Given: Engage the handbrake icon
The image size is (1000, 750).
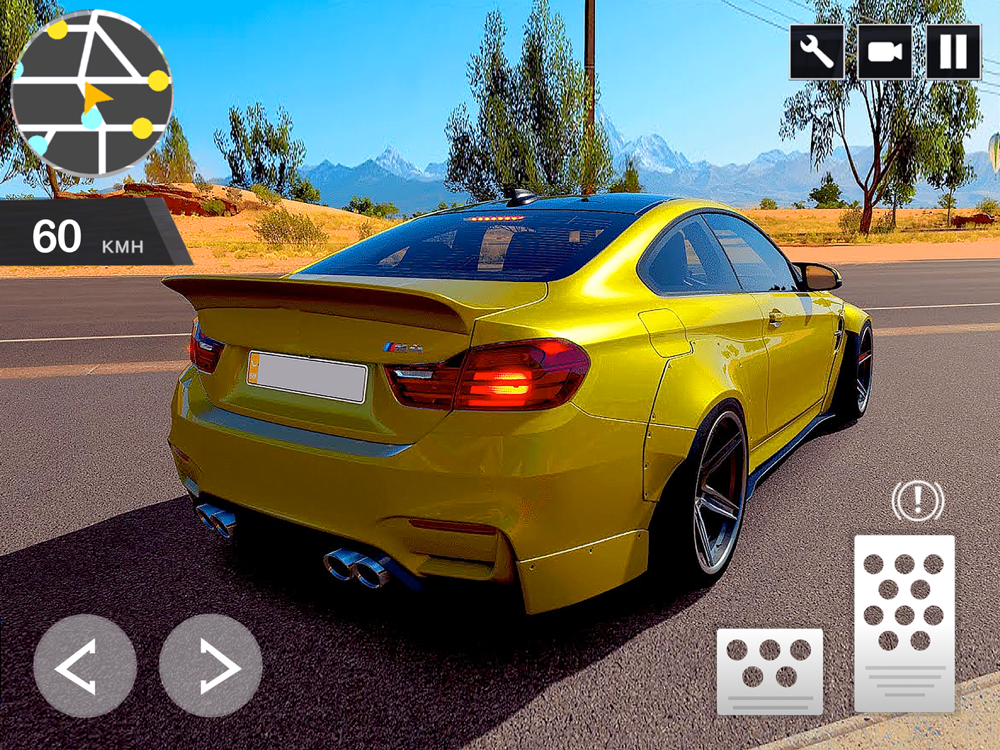Looking at the screenshot, I should coord(917,501).
